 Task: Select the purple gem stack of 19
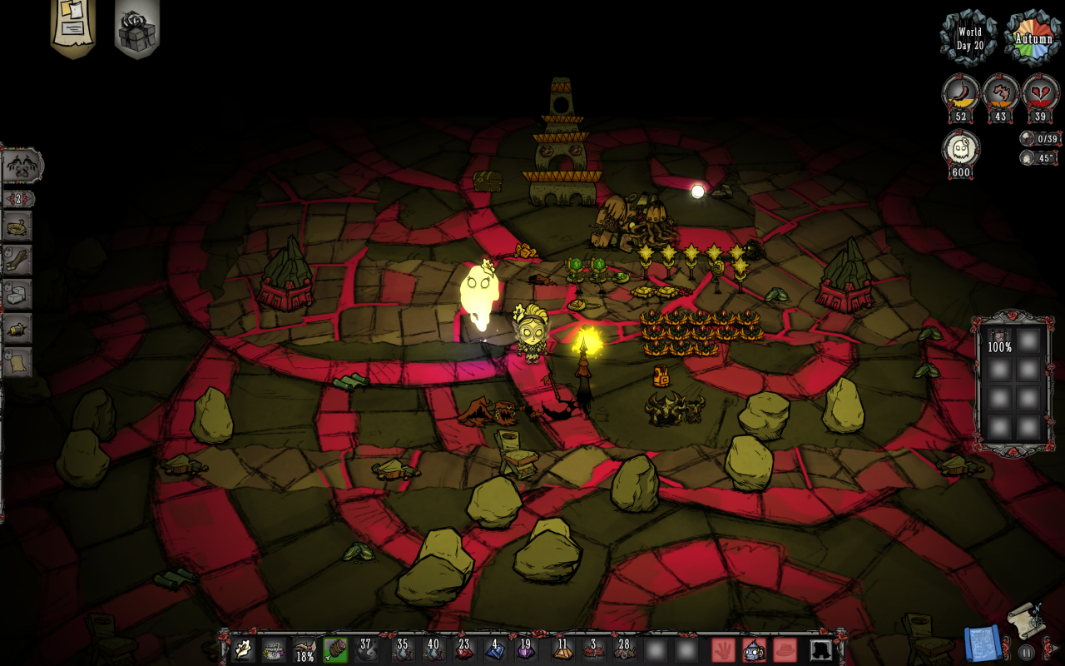pyautogui.click(x=526, y=650)
